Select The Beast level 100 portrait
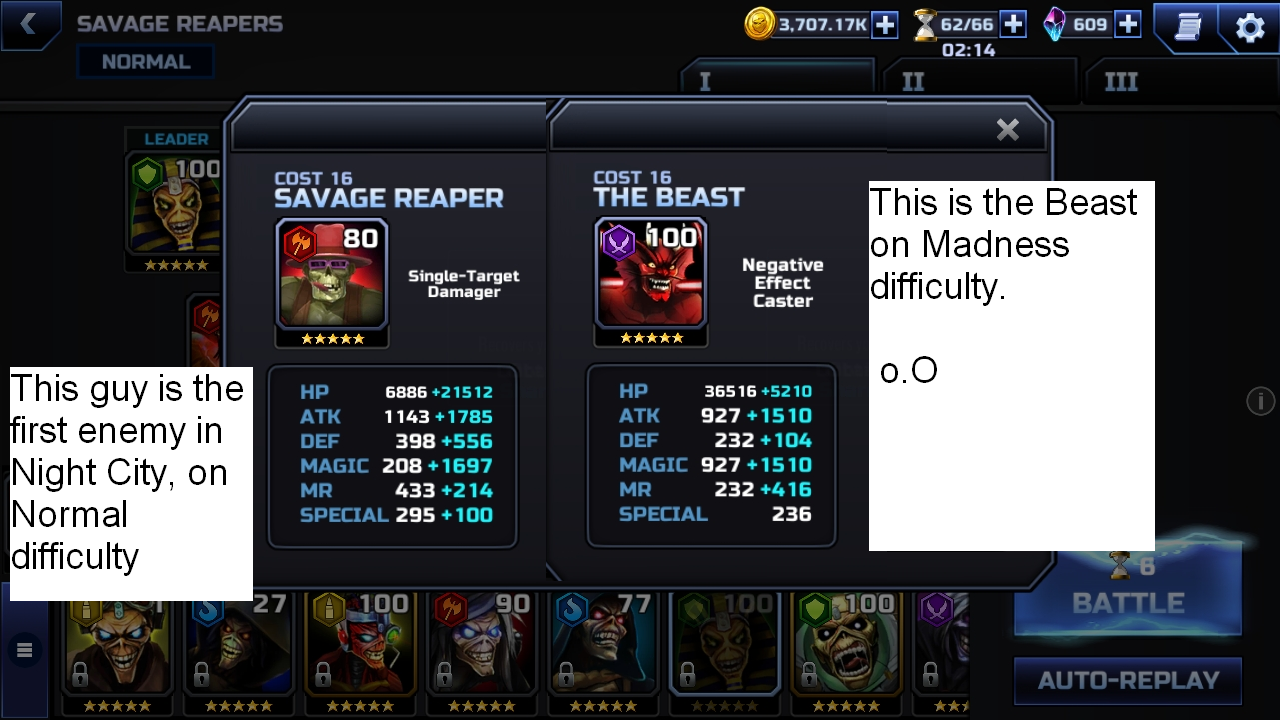 [651, 273]
